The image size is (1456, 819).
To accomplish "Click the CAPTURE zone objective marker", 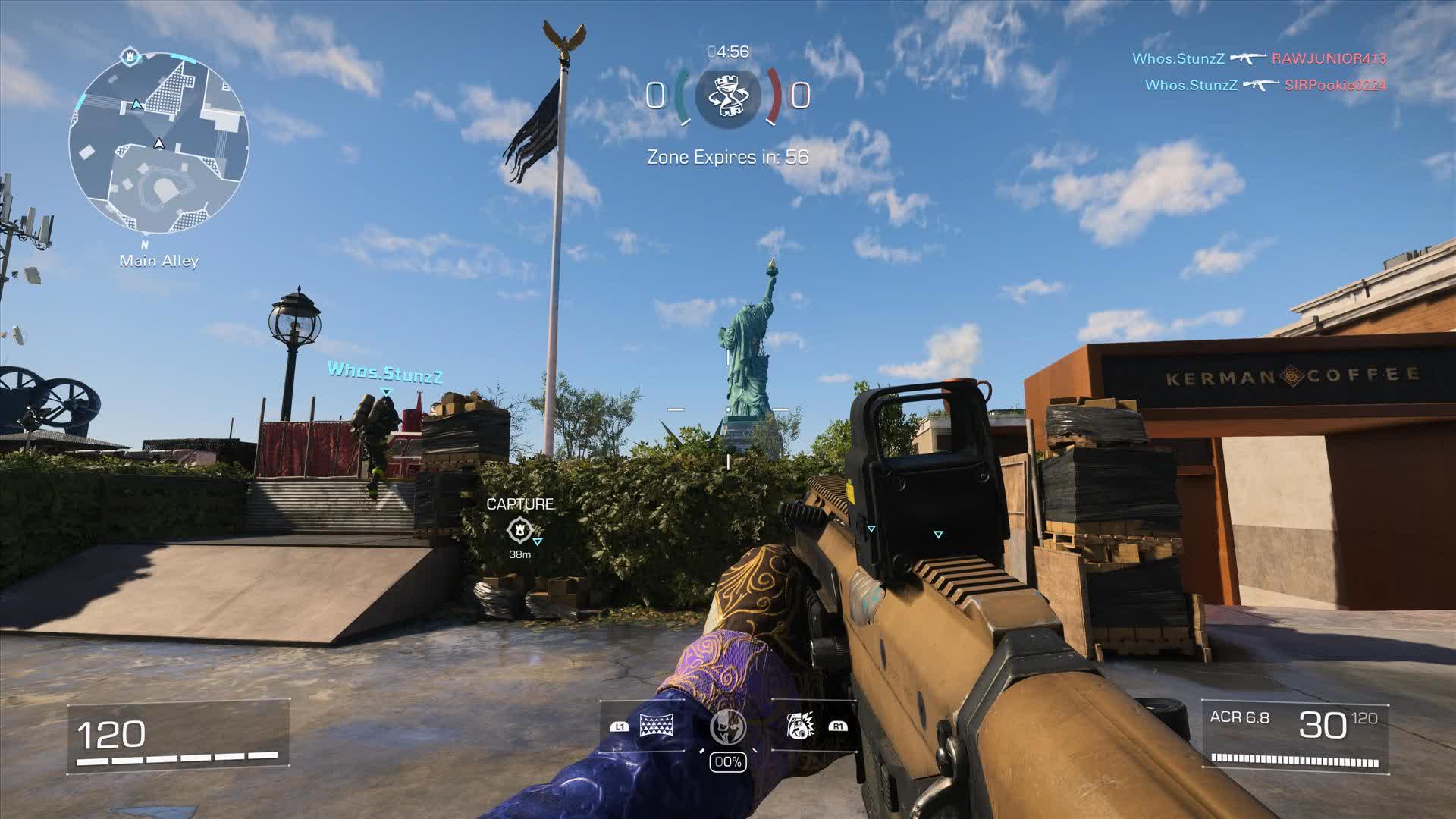I will [x=519, y=529].
